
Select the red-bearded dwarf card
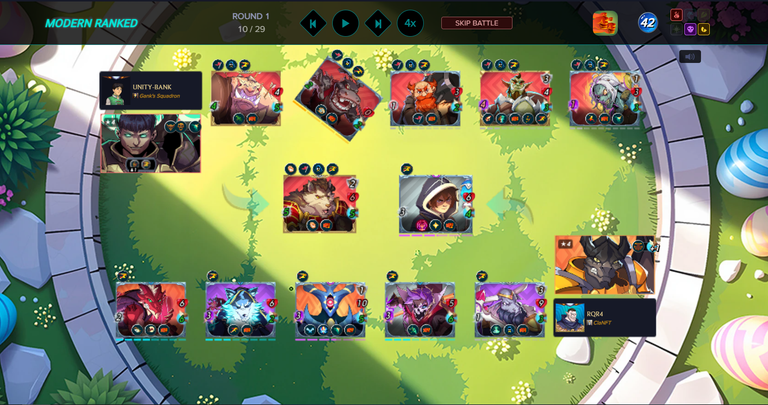pos(425,98)
